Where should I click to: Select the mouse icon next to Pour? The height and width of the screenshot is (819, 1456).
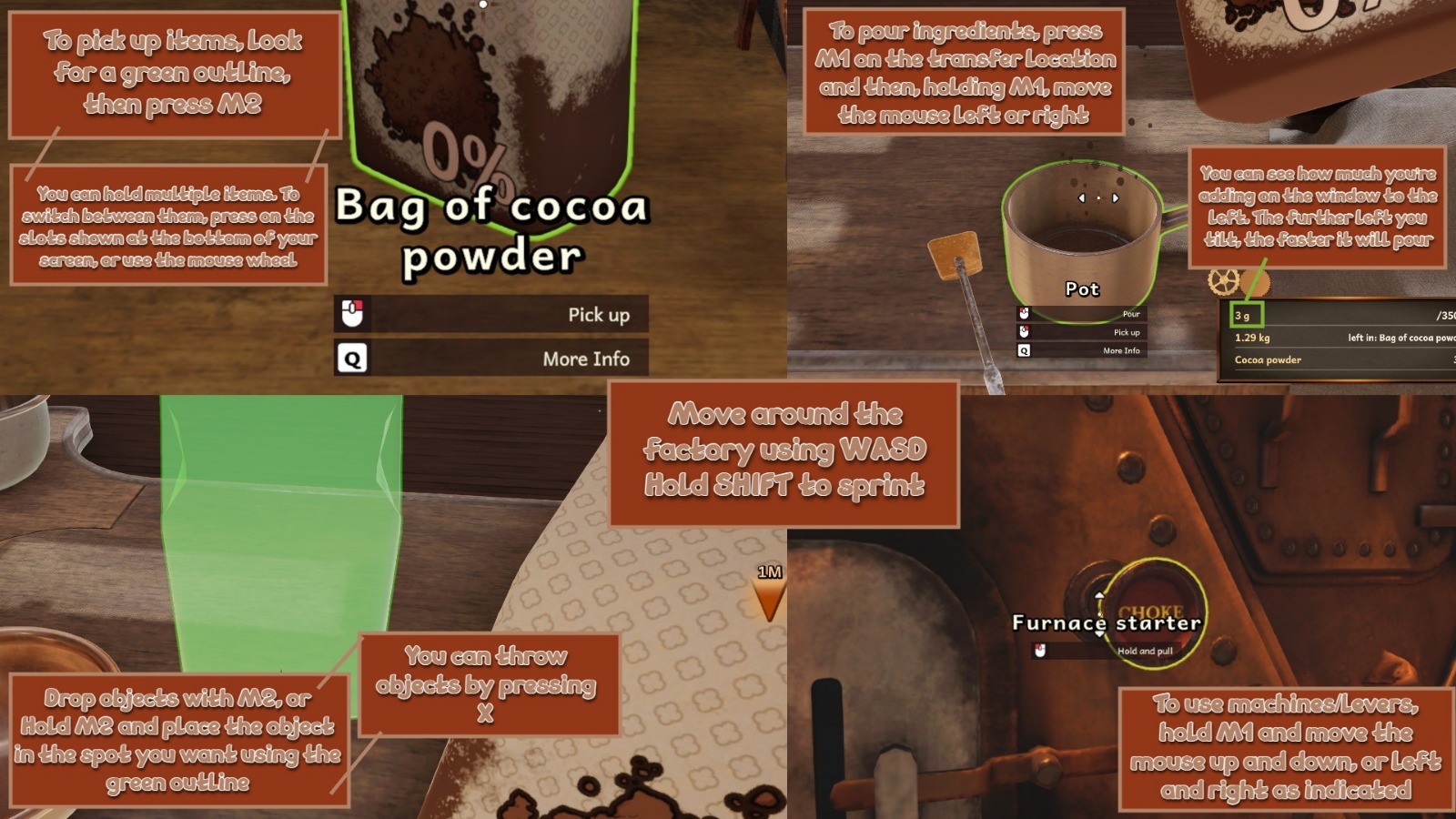[x=1024, y=315]
